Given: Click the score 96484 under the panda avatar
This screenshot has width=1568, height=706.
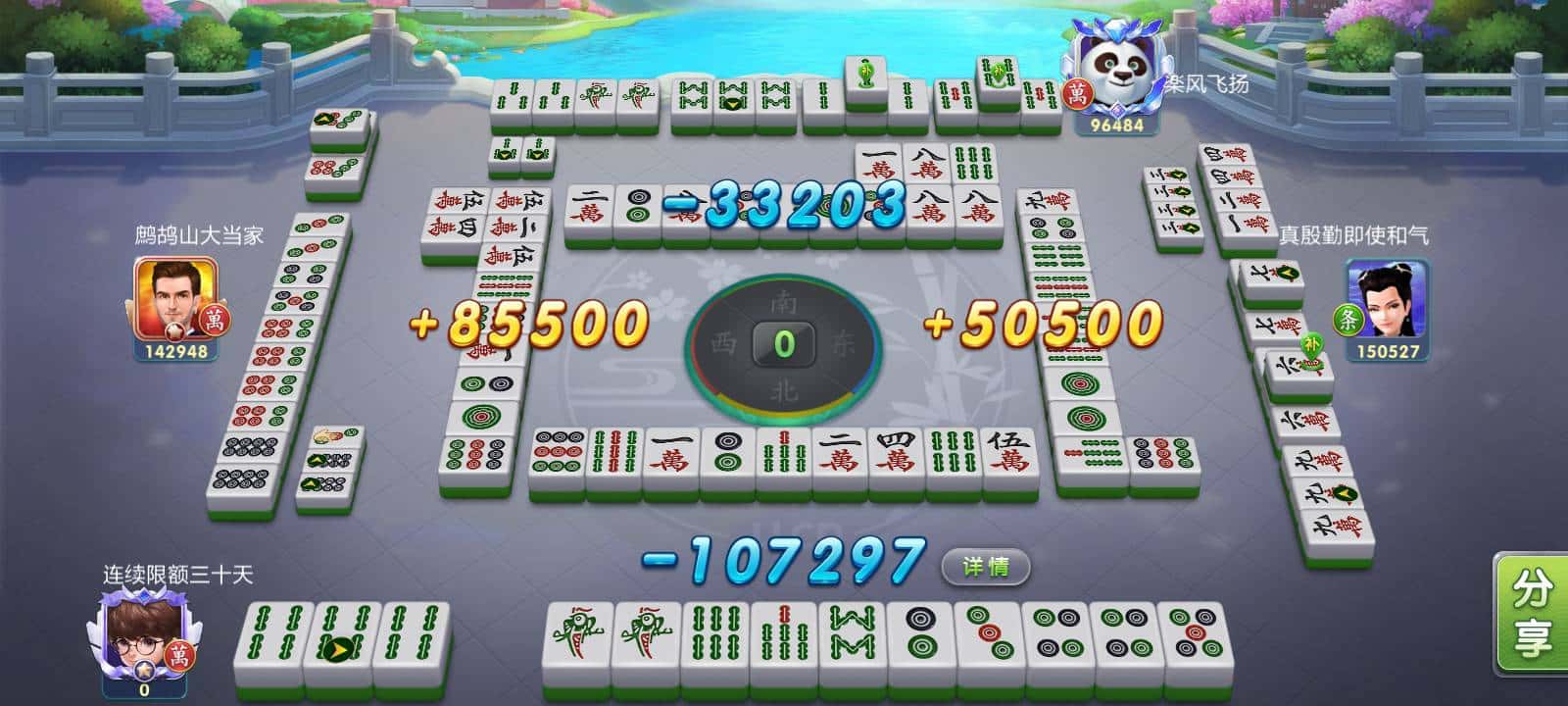Looking at the screenshot, I should point(1118,126).
